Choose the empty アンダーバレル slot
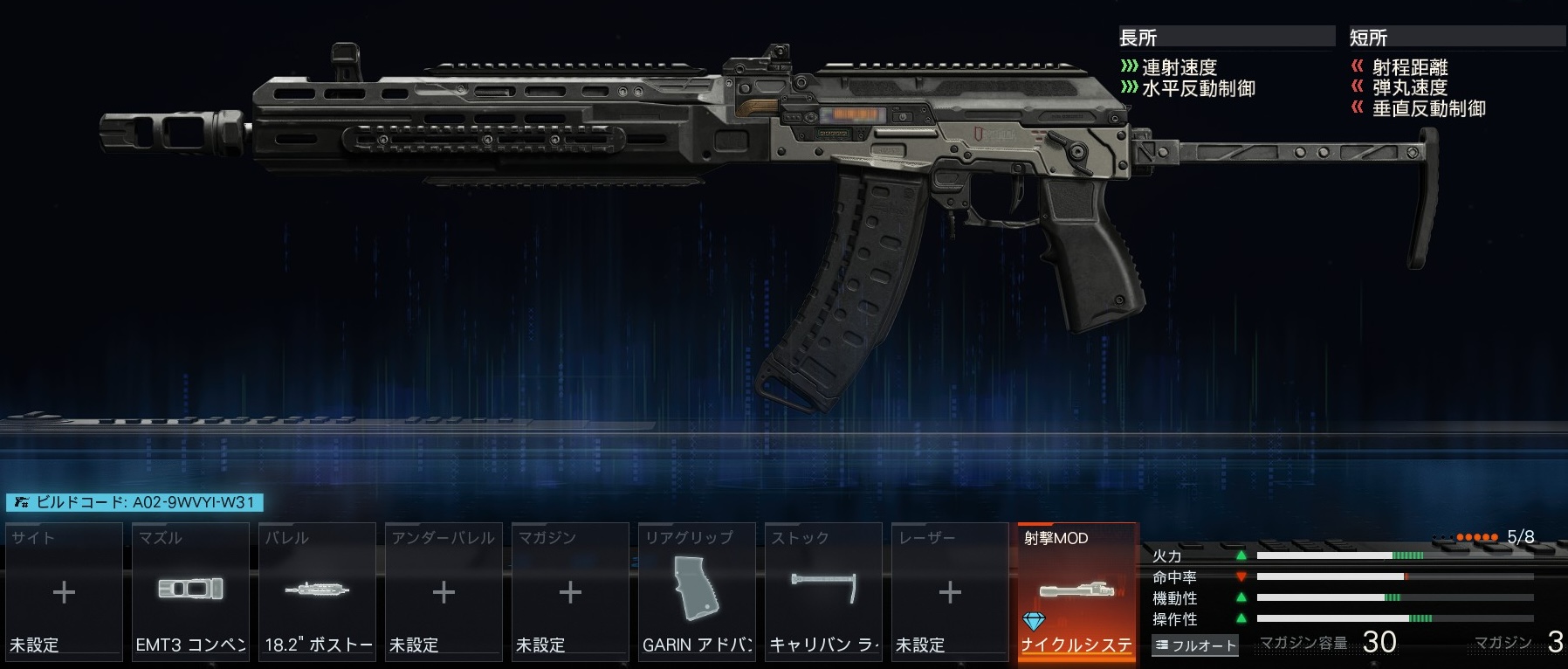Viewport: 1568px width, 669px height. [x=444, y=591]
